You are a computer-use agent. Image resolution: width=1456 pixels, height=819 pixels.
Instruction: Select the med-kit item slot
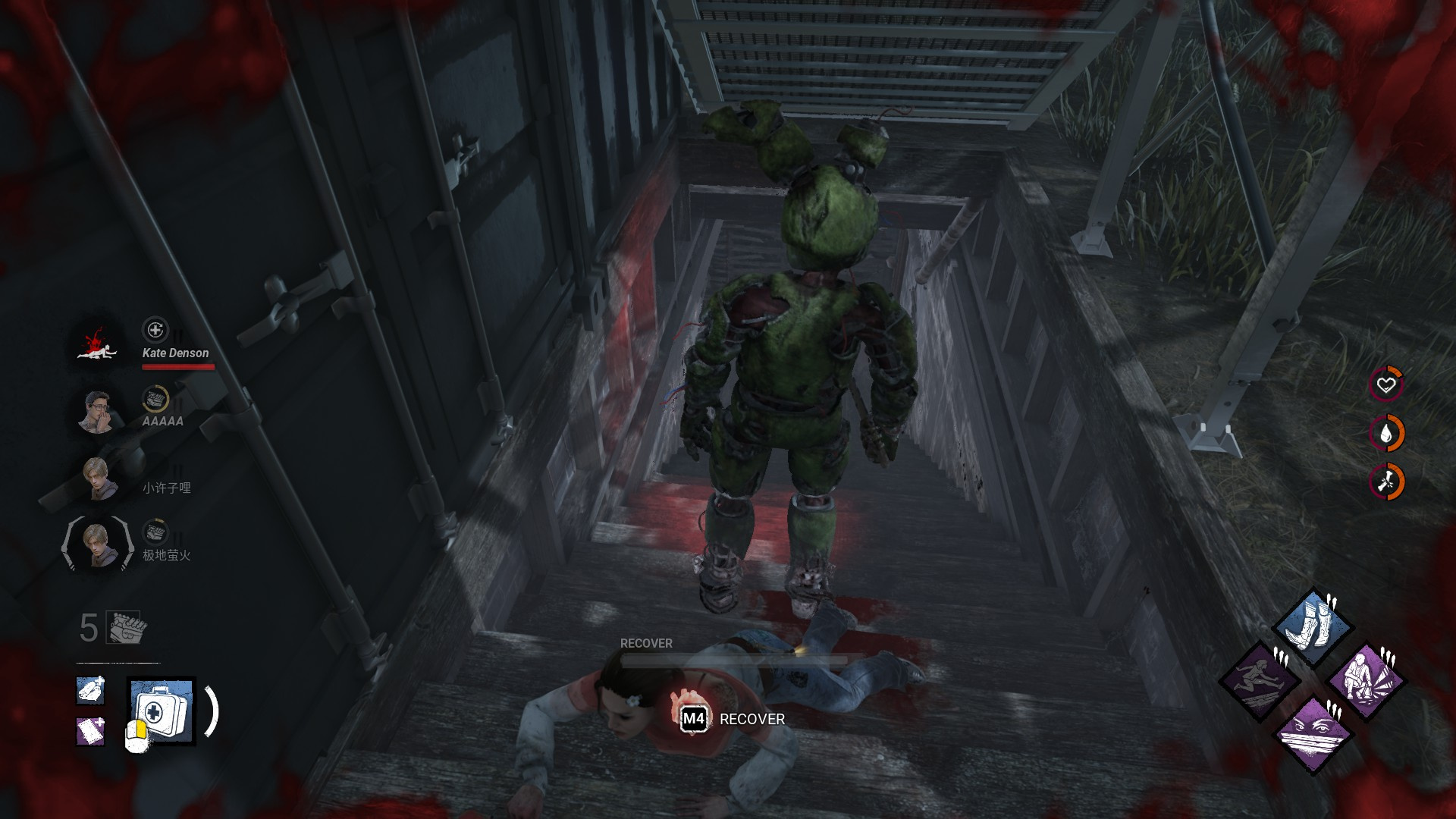point(161,711)
